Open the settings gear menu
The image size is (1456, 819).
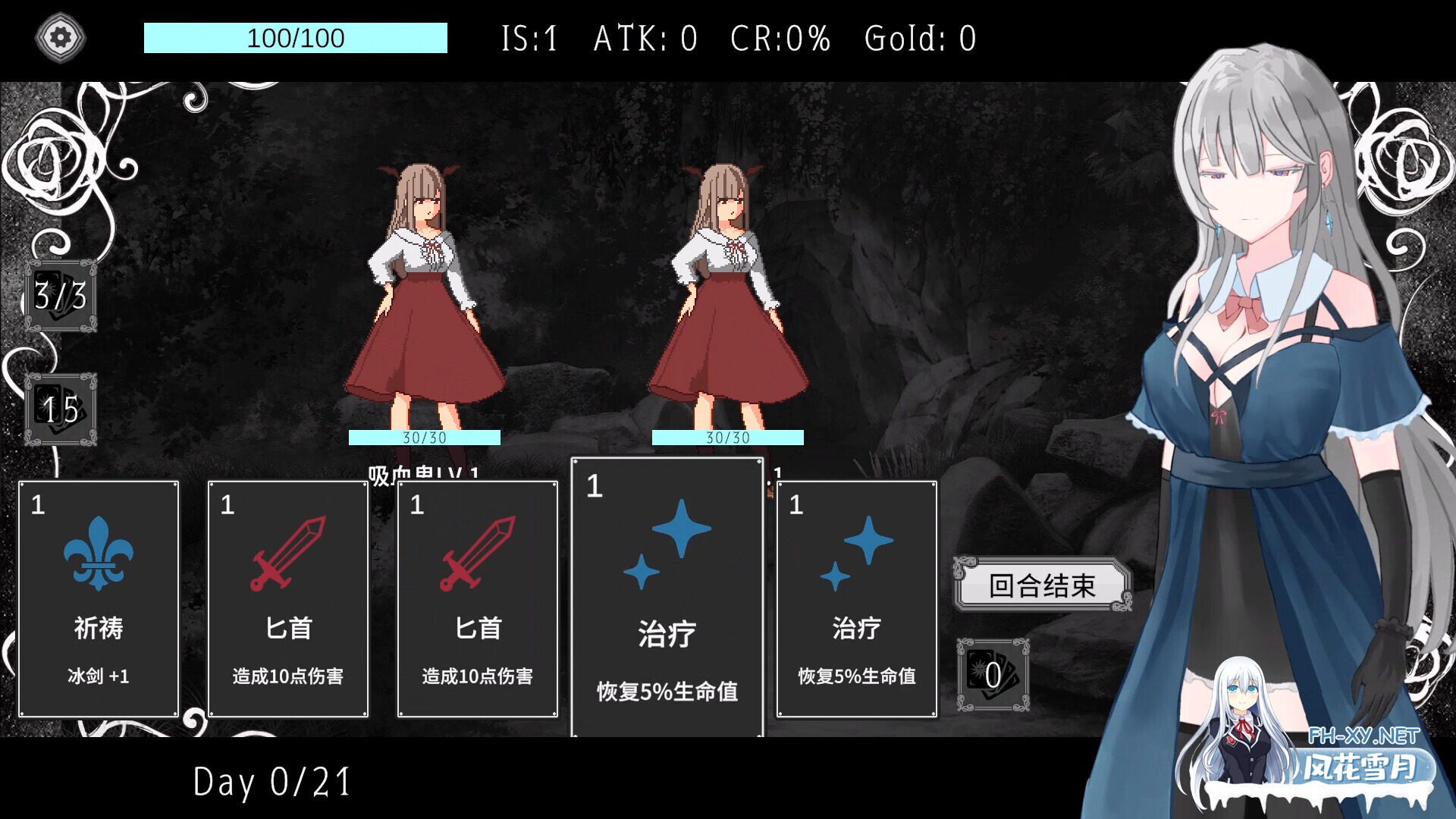[x=61, y=36]
